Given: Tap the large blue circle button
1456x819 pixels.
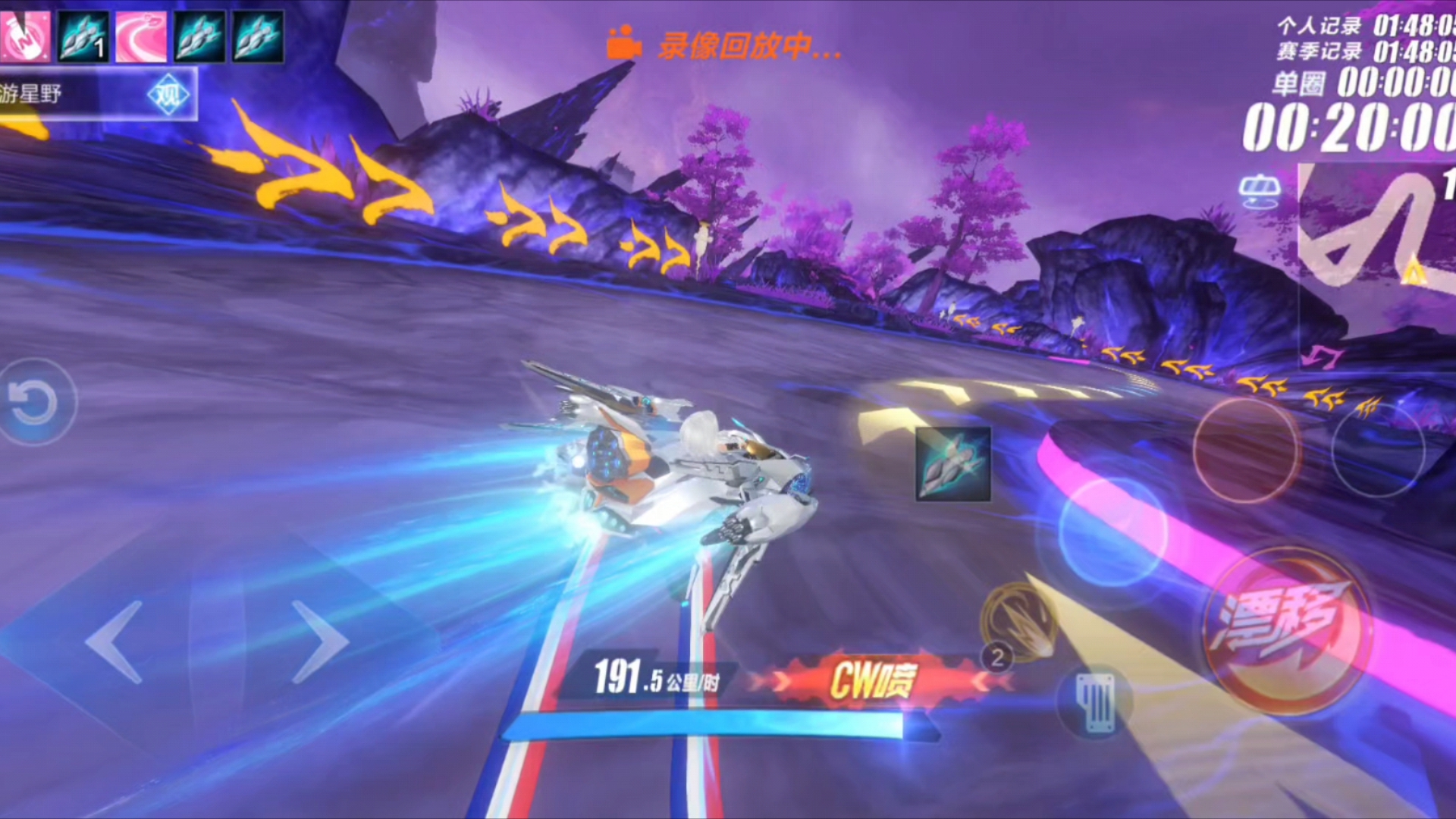Looking at the screenshot, I should (1112, 532).
